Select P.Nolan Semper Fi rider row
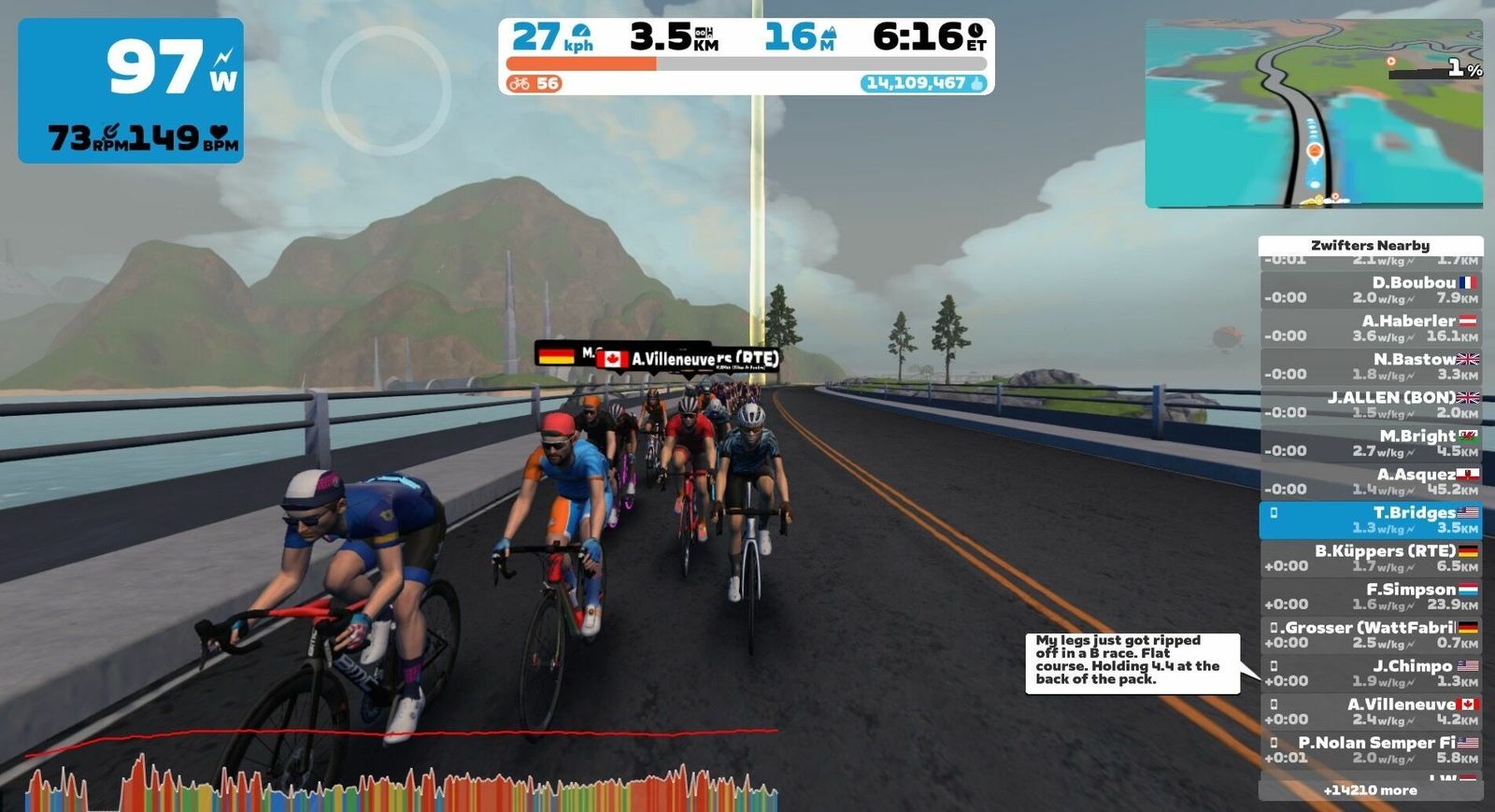 pyautogui.click(x=1371, y=749)
